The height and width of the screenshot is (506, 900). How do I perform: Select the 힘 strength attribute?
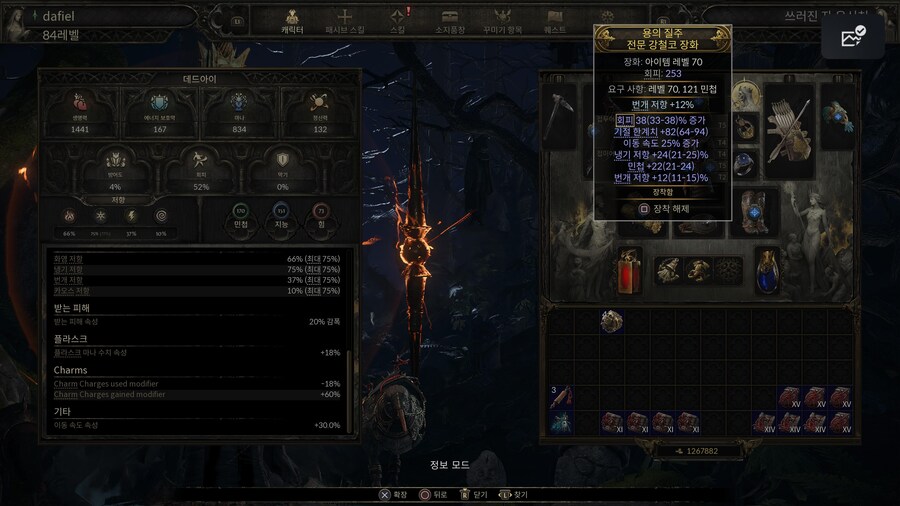(321, 217)
